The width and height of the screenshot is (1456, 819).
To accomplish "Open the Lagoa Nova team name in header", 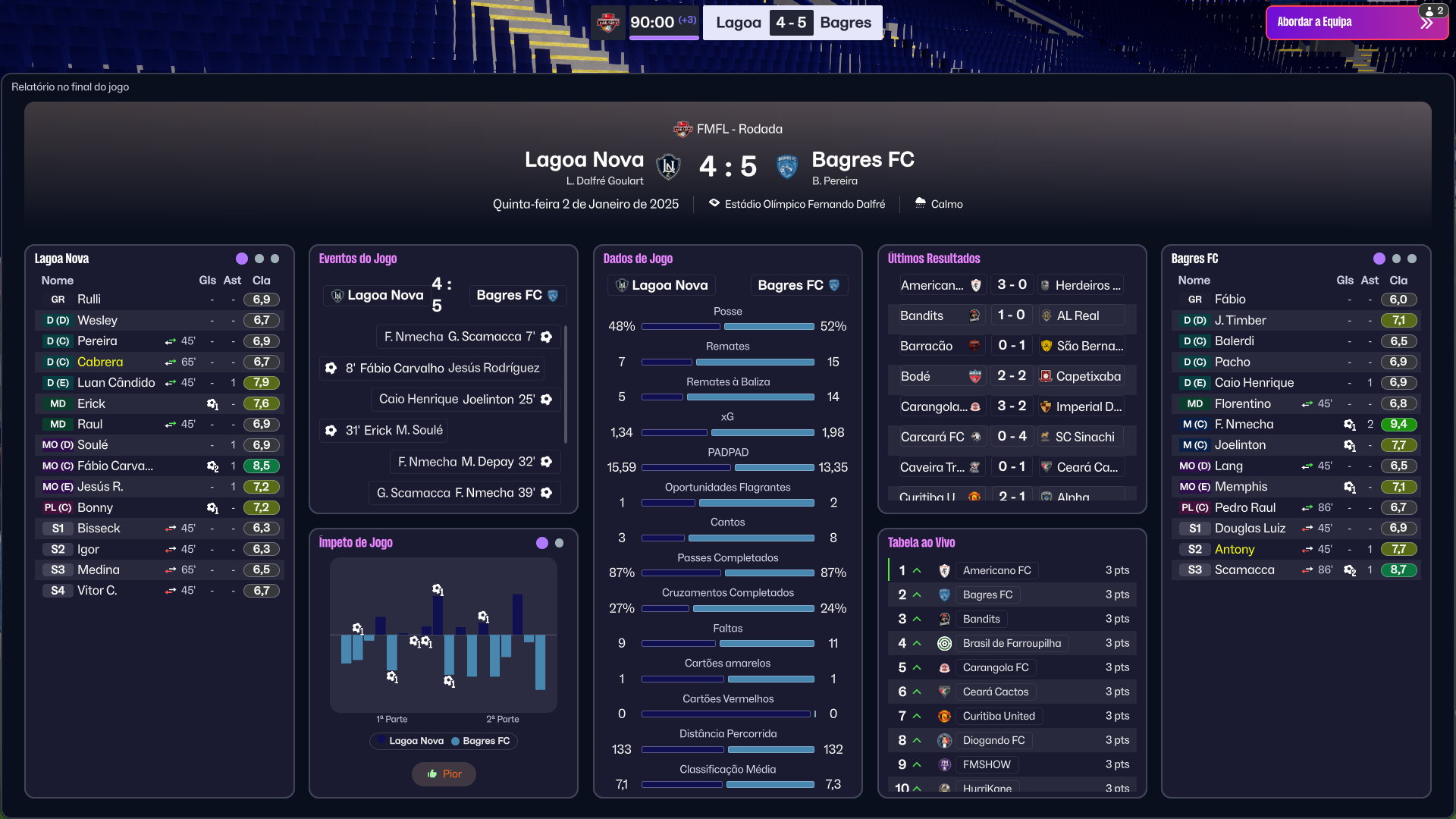I will tap(584, 160).
